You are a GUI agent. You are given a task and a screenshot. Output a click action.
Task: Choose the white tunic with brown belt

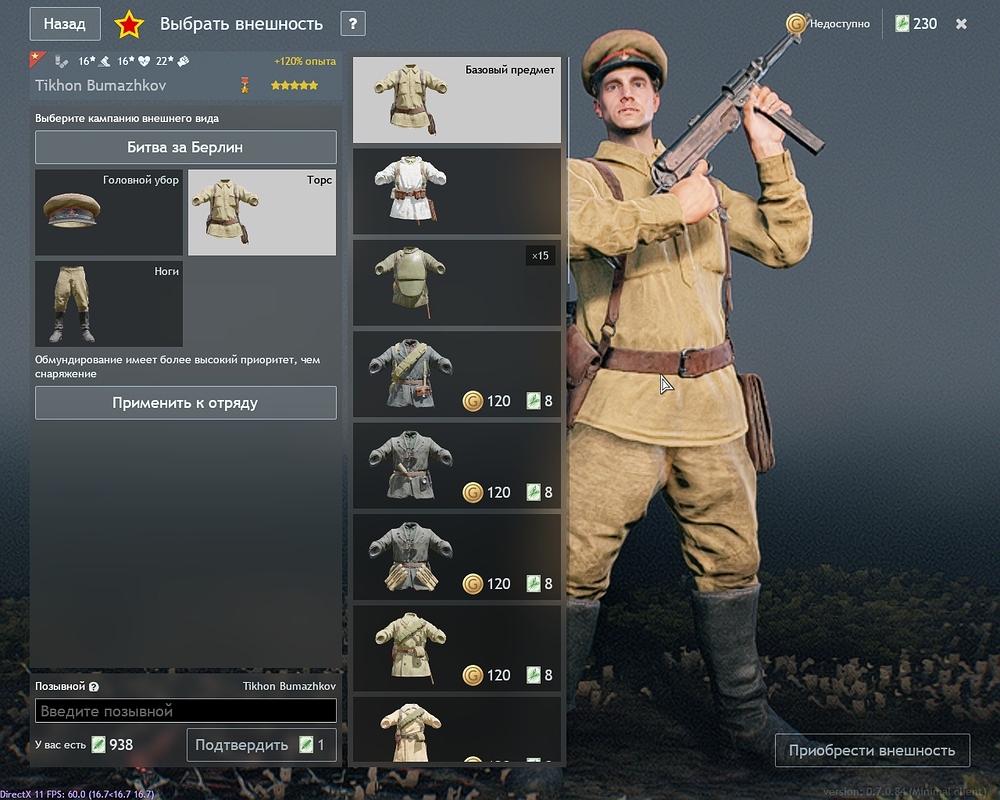pyautogui.click(x=457, y=191)
